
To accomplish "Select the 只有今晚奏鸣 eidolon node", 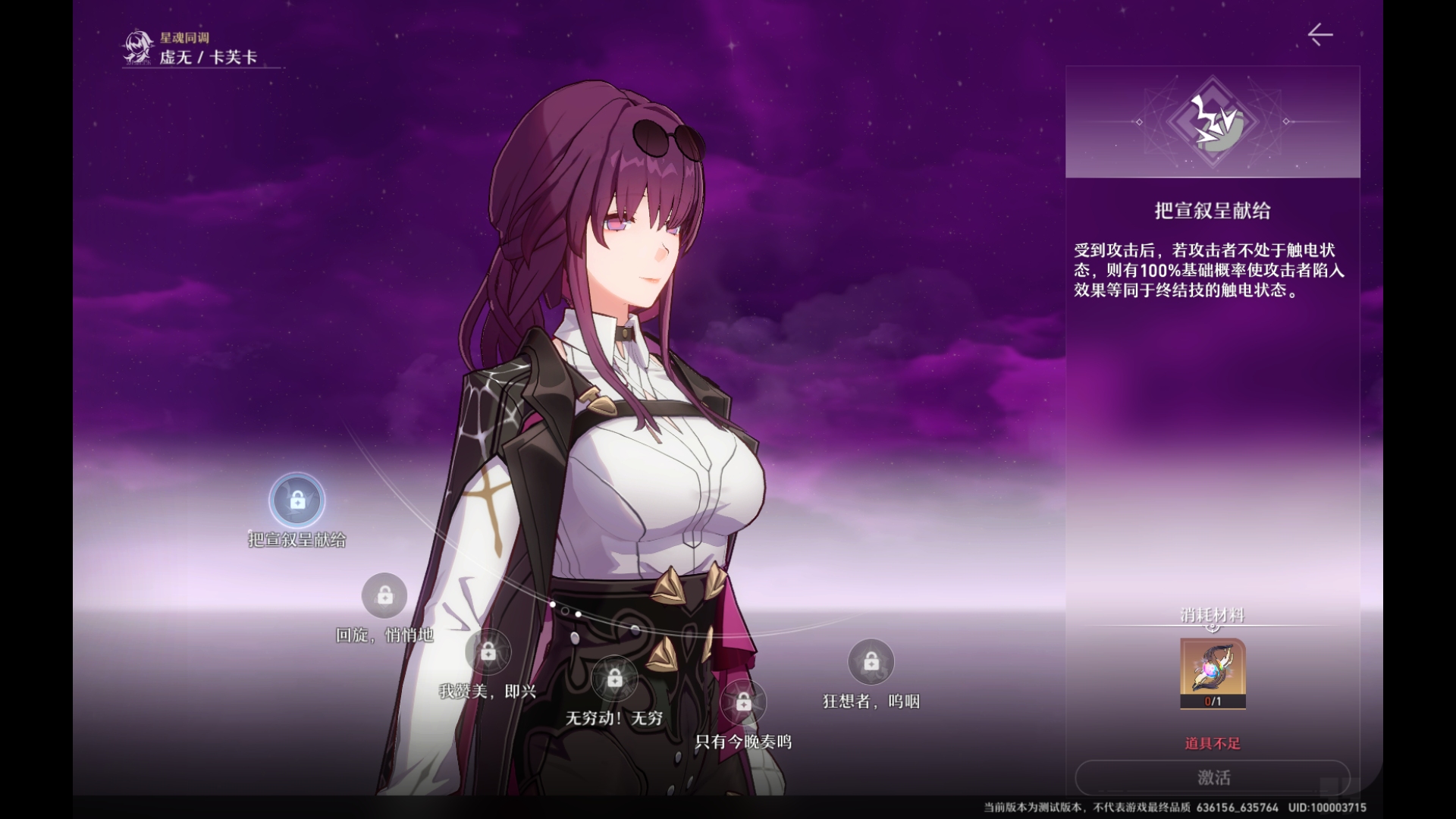I will tap(743, 703).
